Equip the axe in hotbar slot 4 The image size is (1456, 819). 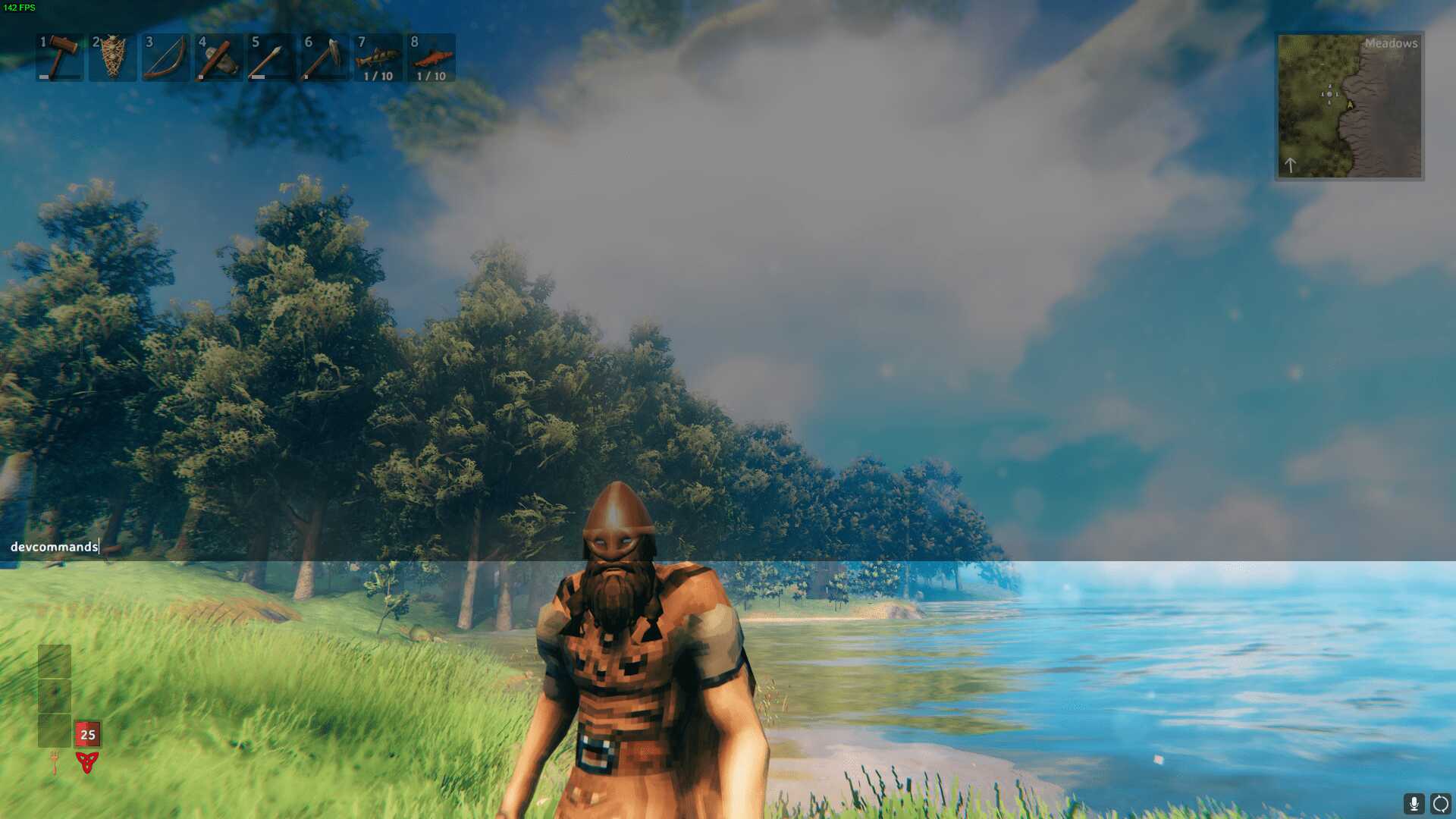218,58
